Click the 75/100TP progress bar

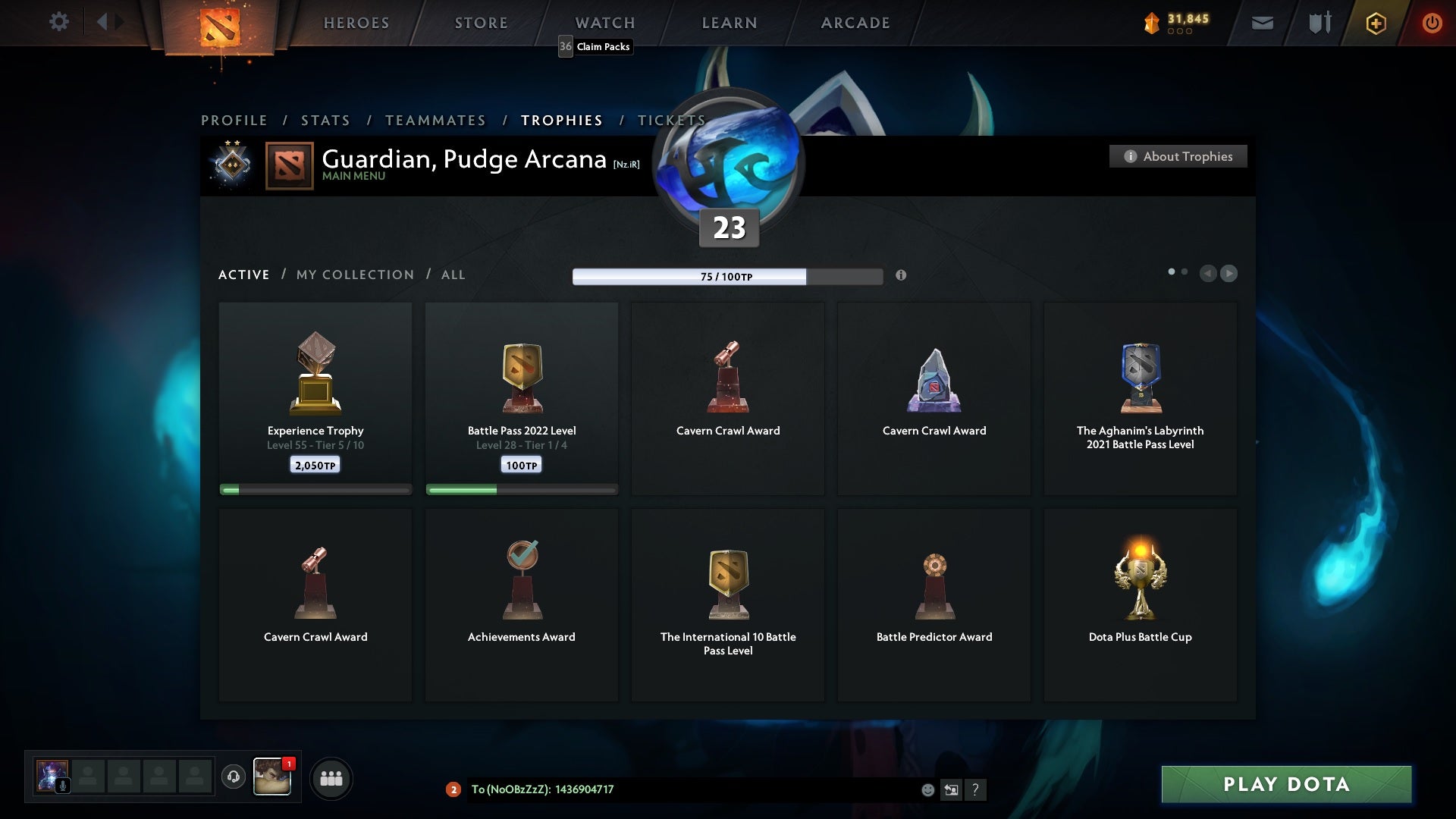pyautogui.click(x=726, y=277)
